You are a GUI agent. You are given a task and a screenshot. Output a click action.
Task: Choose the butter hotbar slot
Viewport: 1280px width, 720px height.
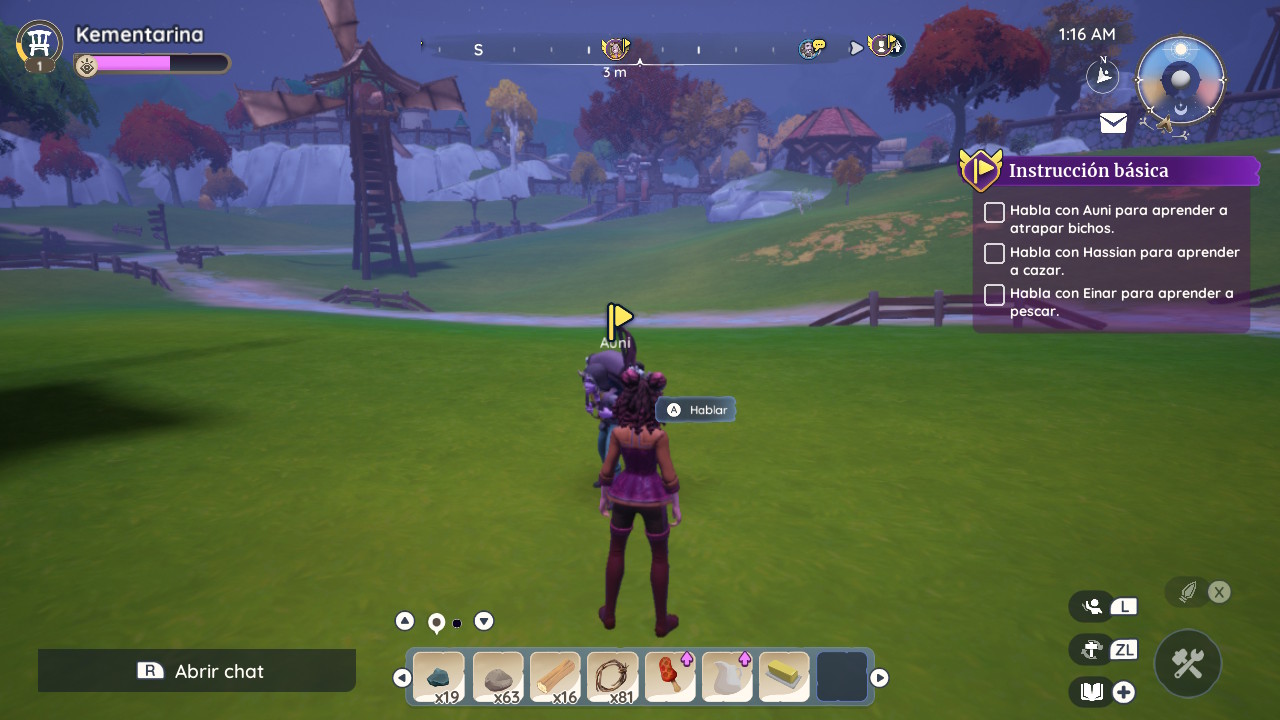[784, 677]
